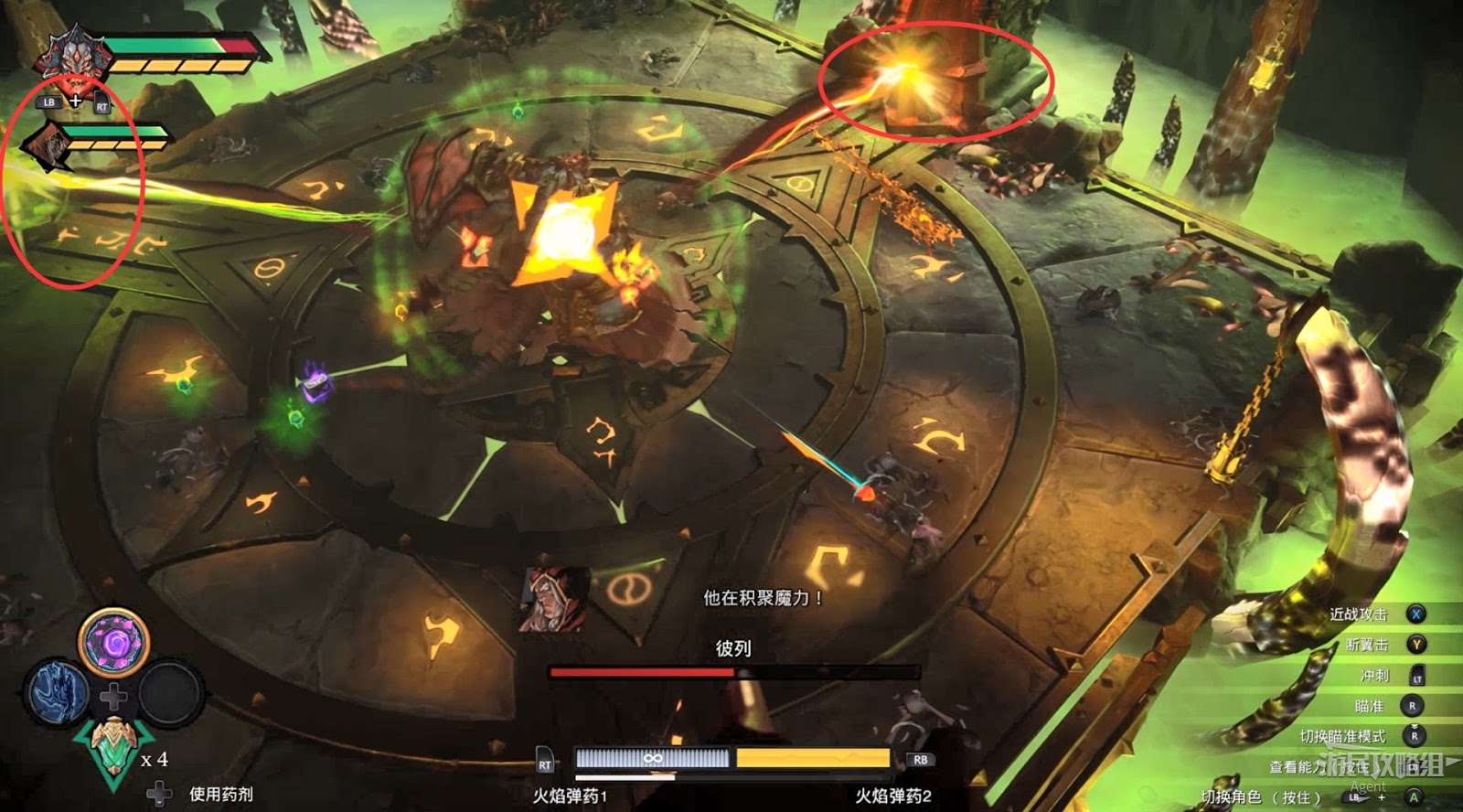Use the green health potion
This screenshot has width=1463, height=812.
click(x=114, y=750)
